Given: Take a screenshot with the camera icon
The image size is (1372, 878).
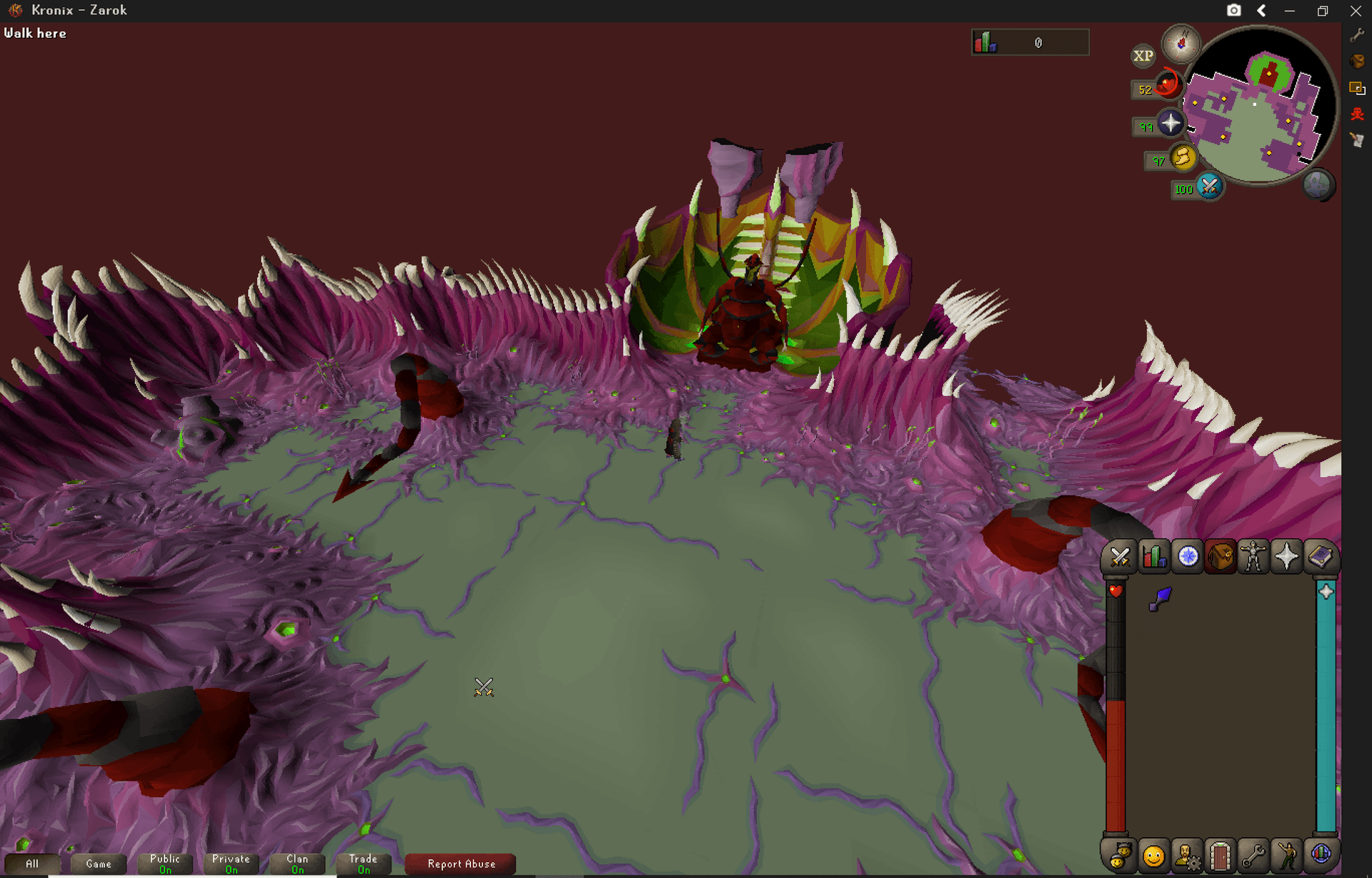Looking at the screenshot, I should point(1235,10).
